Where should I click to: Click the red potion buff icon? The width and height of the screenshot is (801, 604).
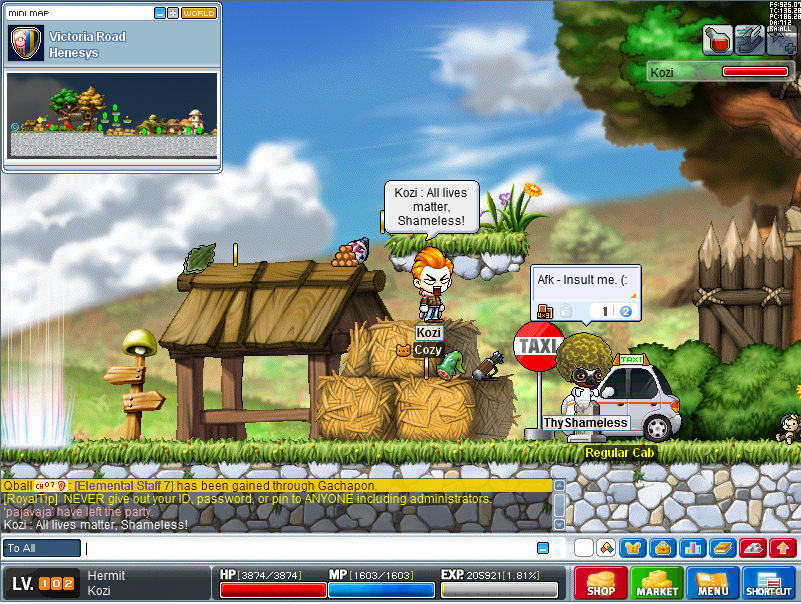coord(718,40)
